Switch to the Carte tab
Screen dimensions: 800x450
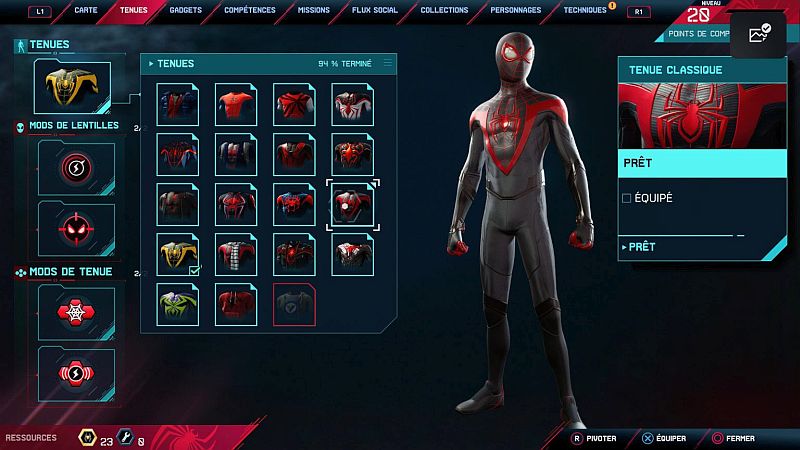coord(88,10)
